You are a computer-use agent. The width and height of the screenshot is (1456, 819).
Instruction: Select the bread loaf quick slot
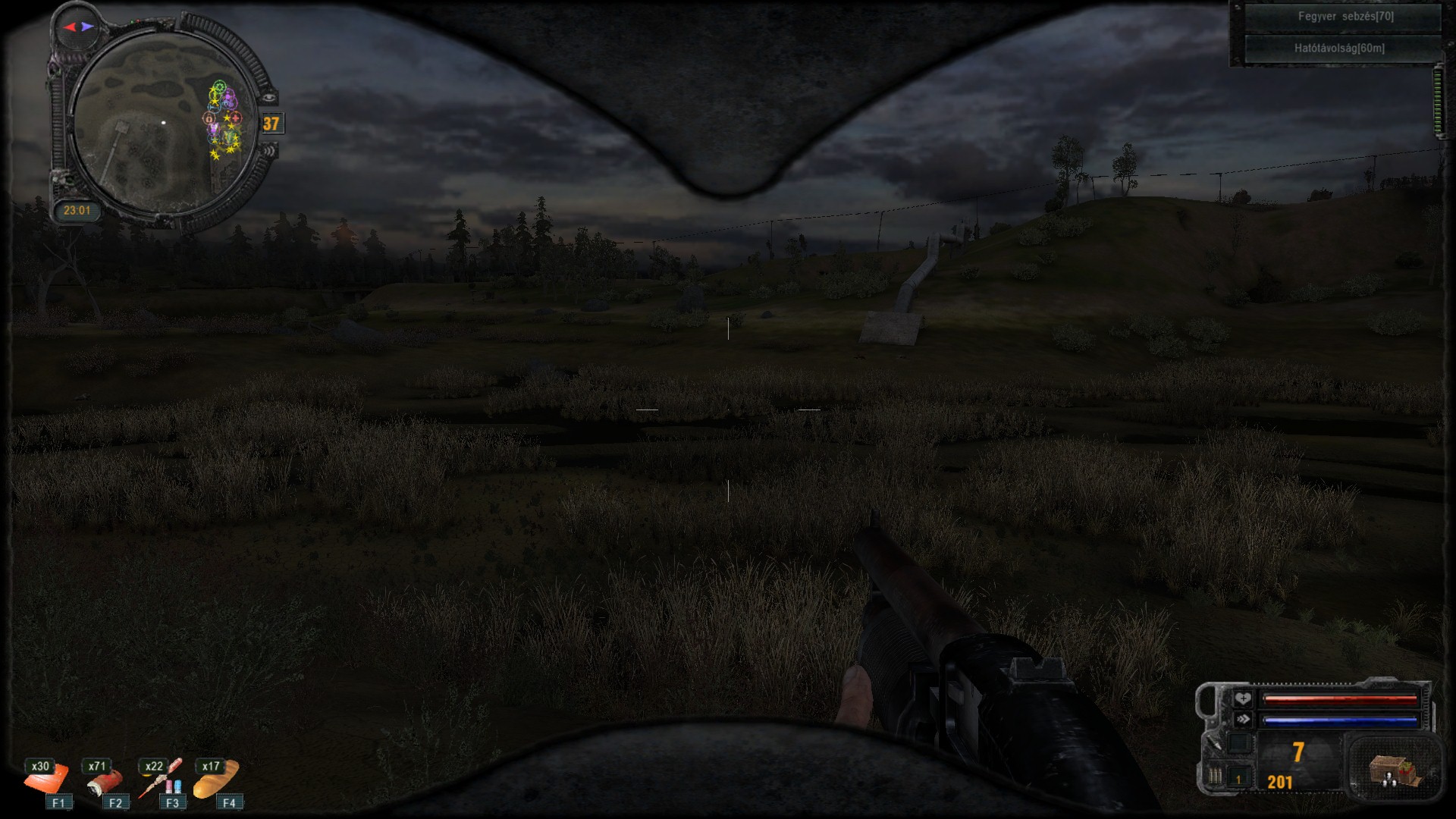(216, 779)
